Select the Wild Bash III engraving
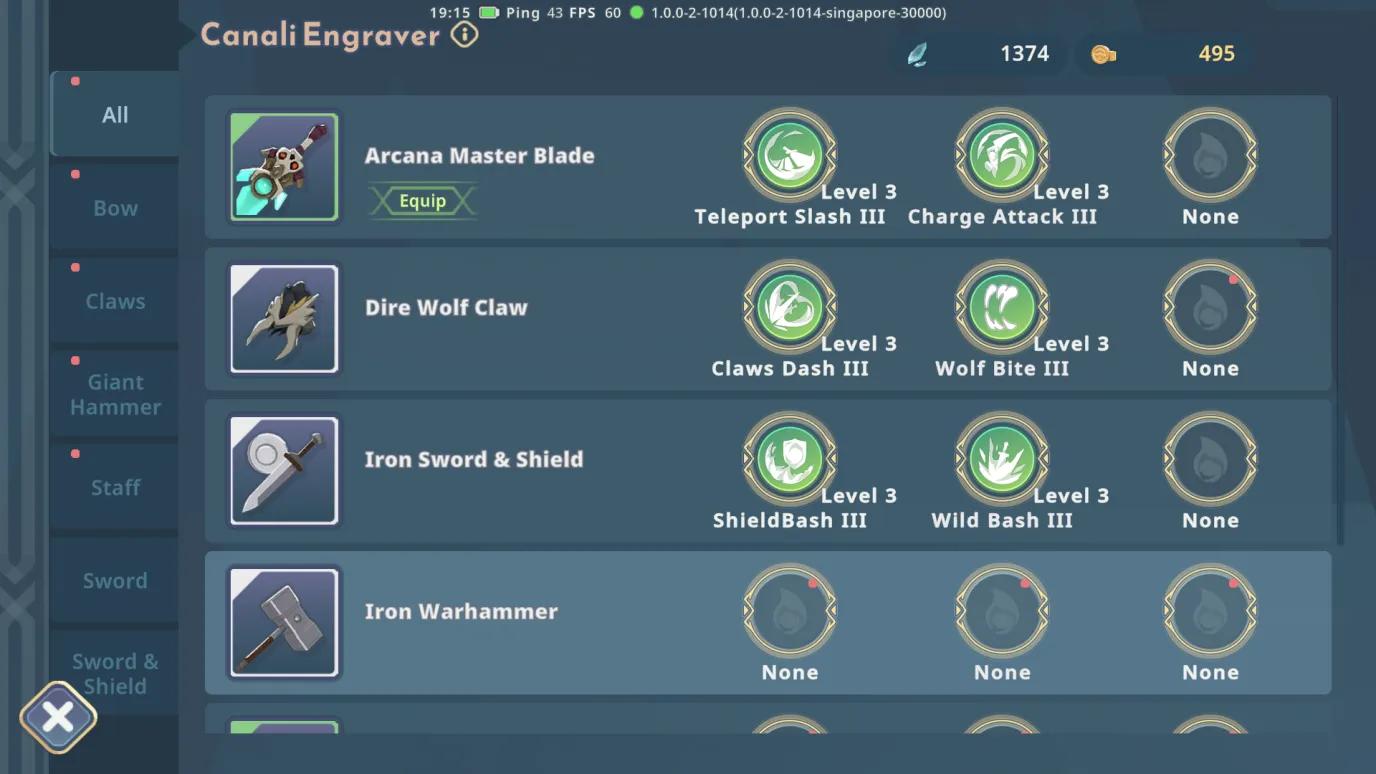Screen dimensions: 1376x774 [x=1002, y=460]
